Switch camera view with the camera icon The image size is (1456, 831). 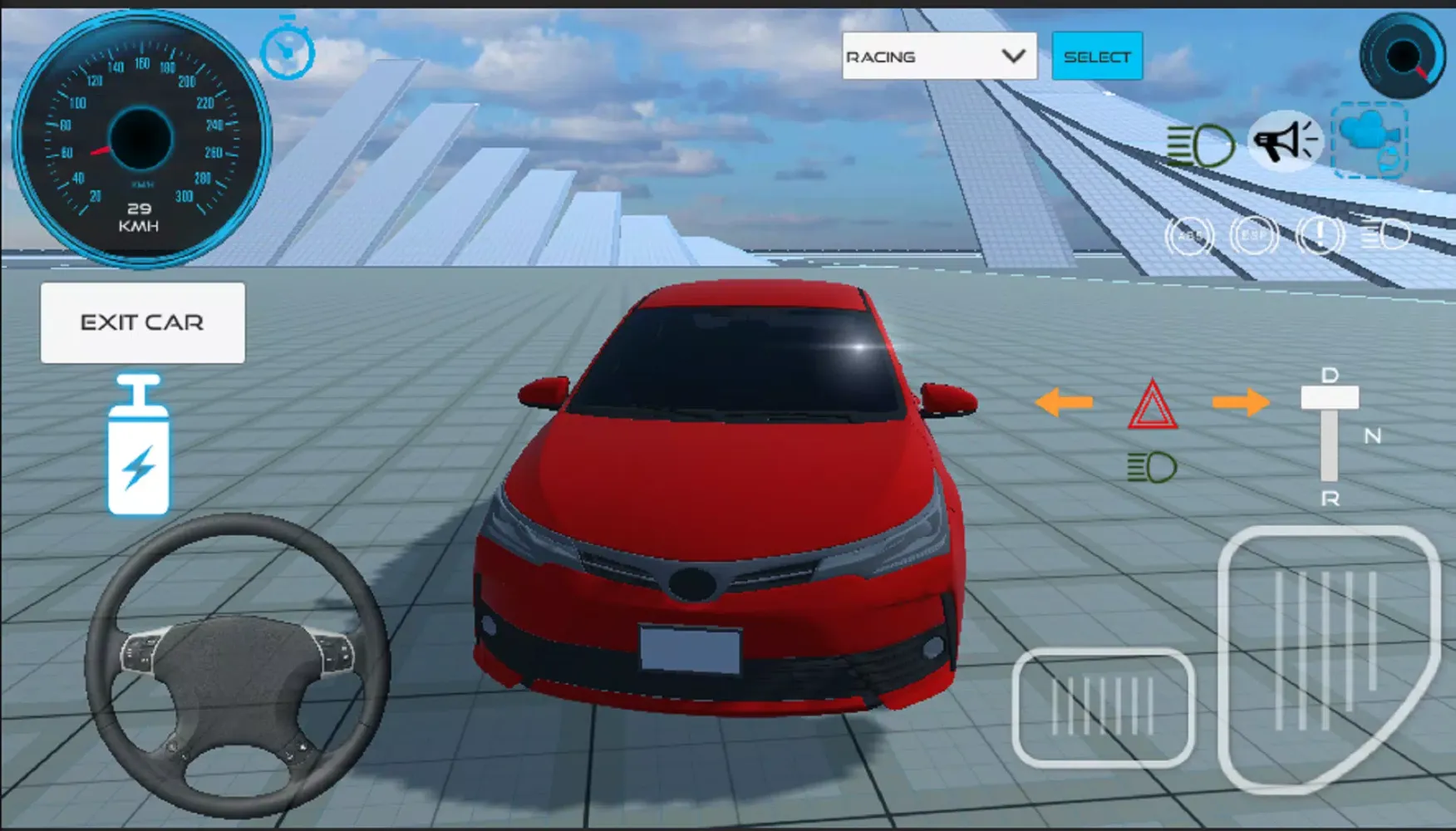1370,140
